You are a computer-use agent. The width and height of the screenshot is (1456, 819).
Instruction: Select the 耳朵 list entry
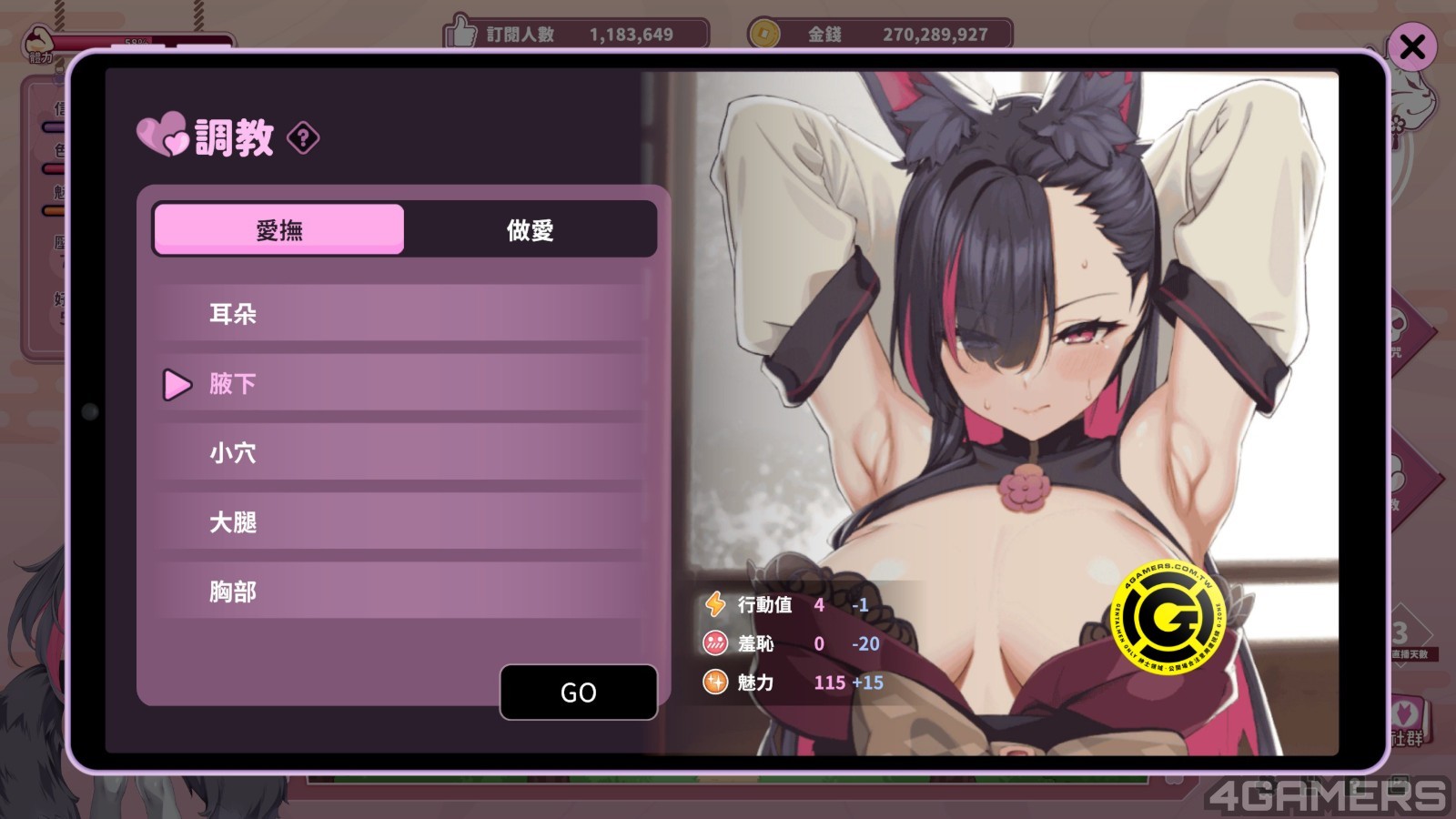tap(400, 314)
